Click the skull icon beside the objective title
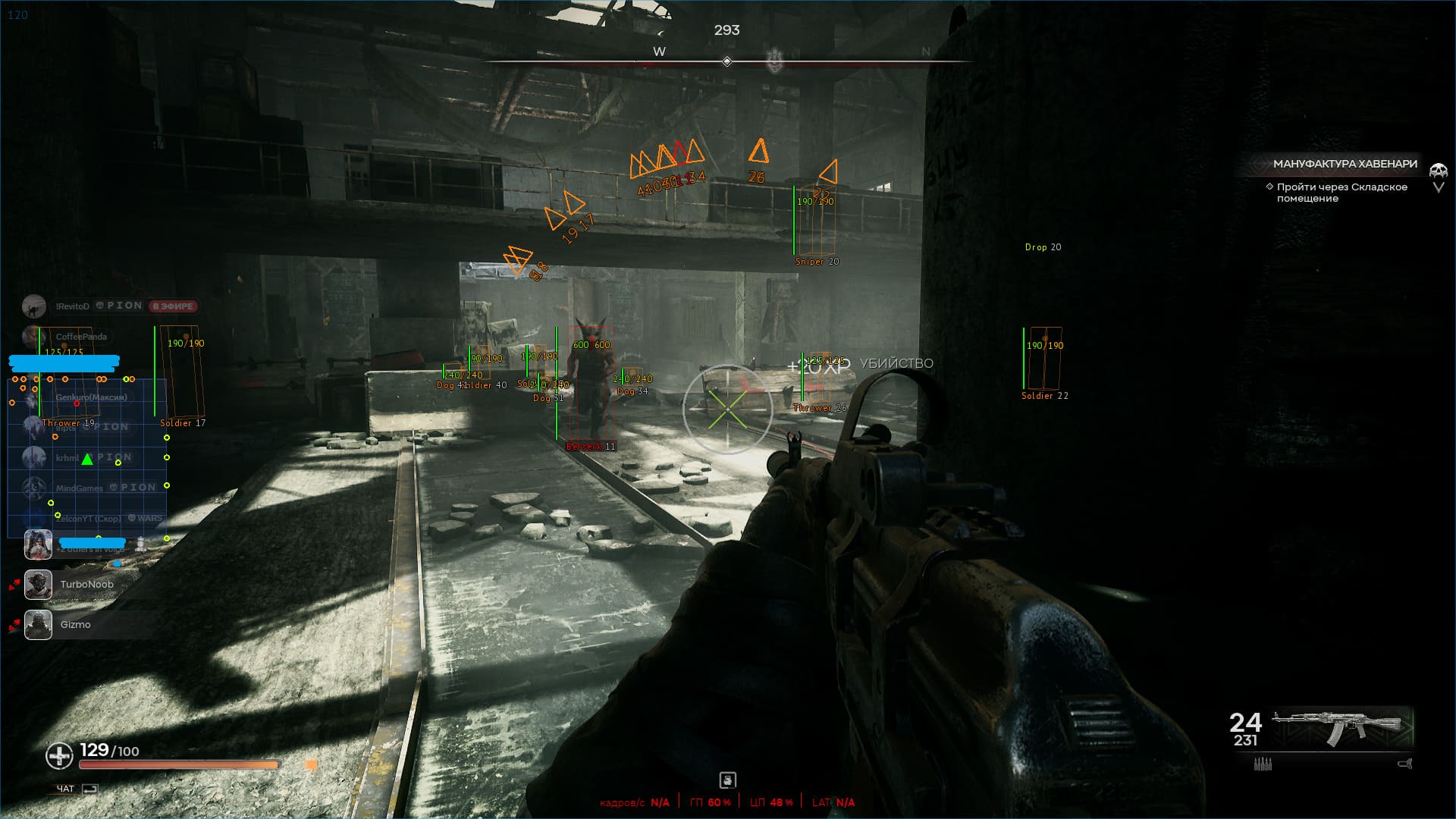1456x819 pixels. click(1438, 171)
